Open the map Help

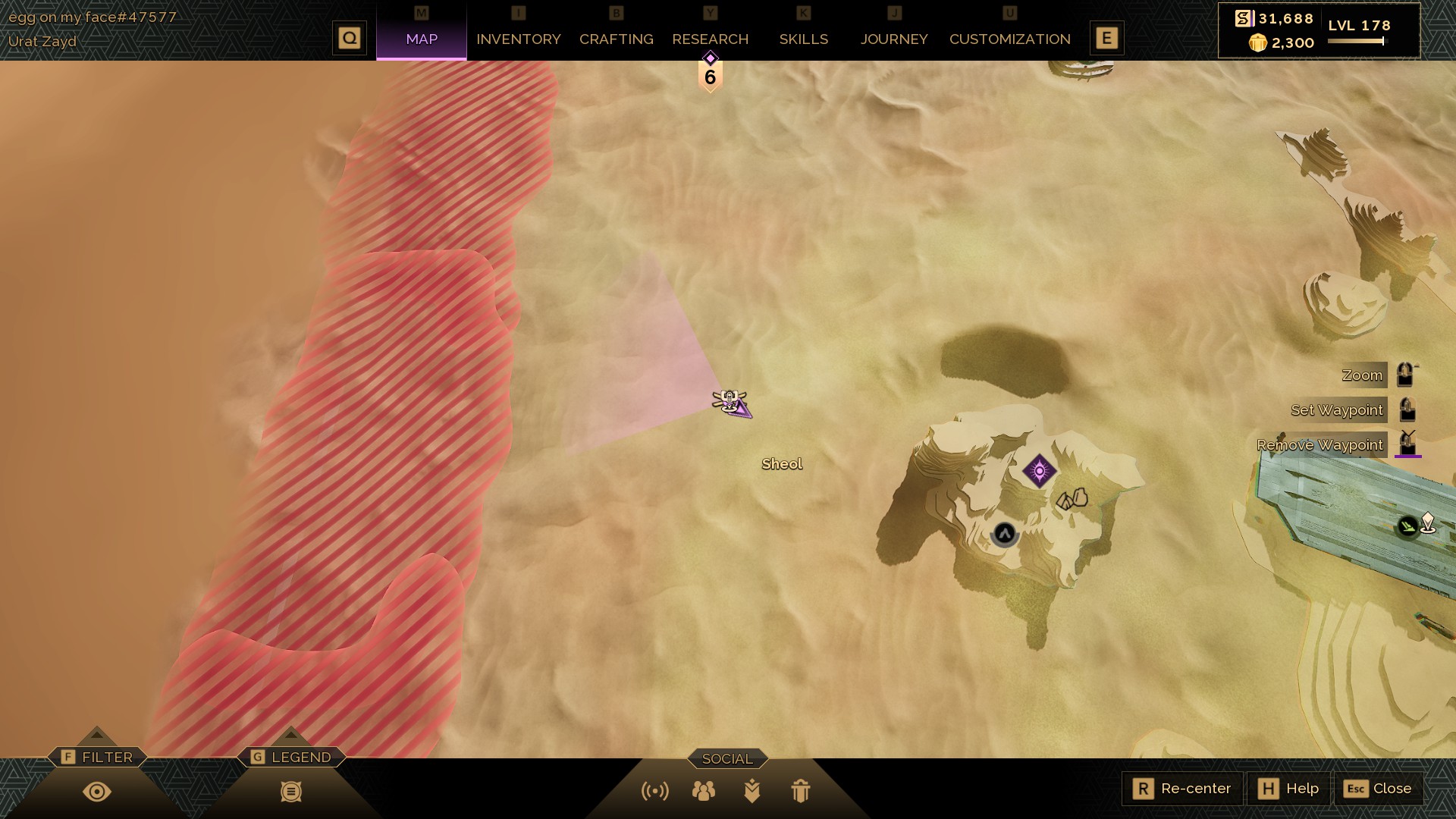tap(1288, 789)
